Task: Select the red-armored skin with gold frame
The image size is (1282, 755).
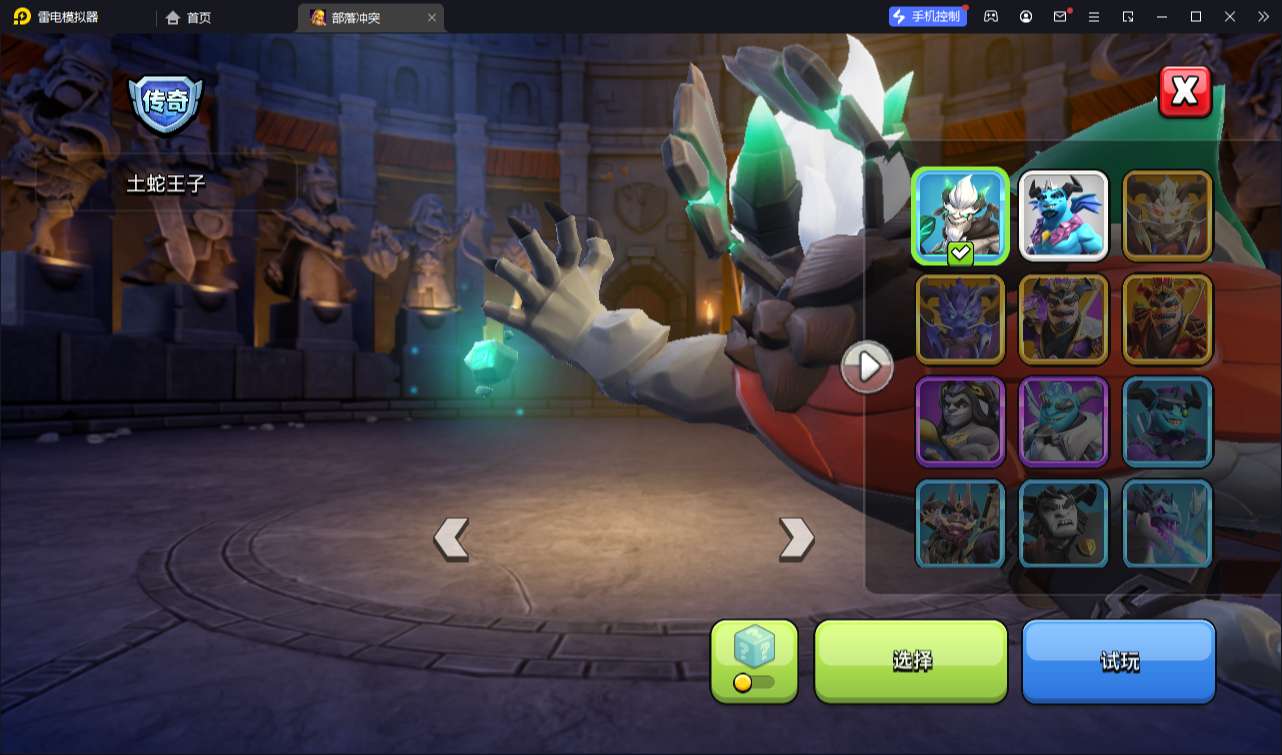Action: tap(1167, 319)
